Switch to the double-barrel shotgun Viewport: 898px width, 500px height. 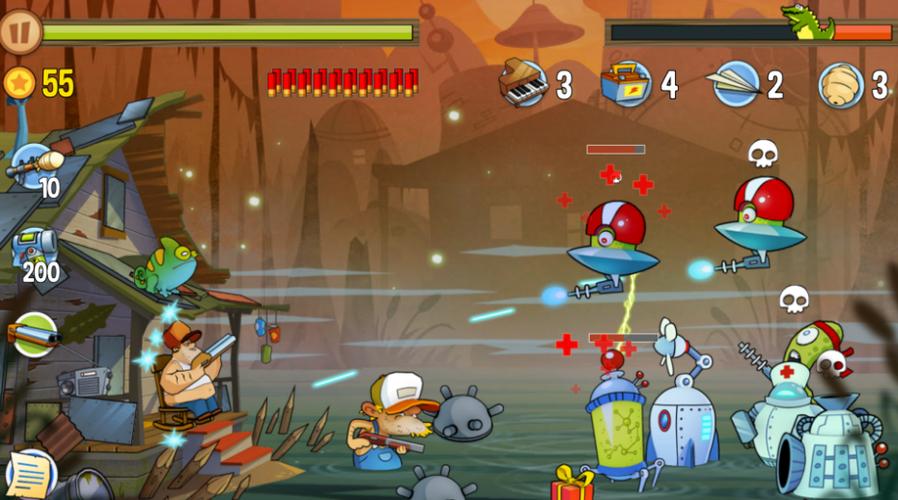[33, 334]
